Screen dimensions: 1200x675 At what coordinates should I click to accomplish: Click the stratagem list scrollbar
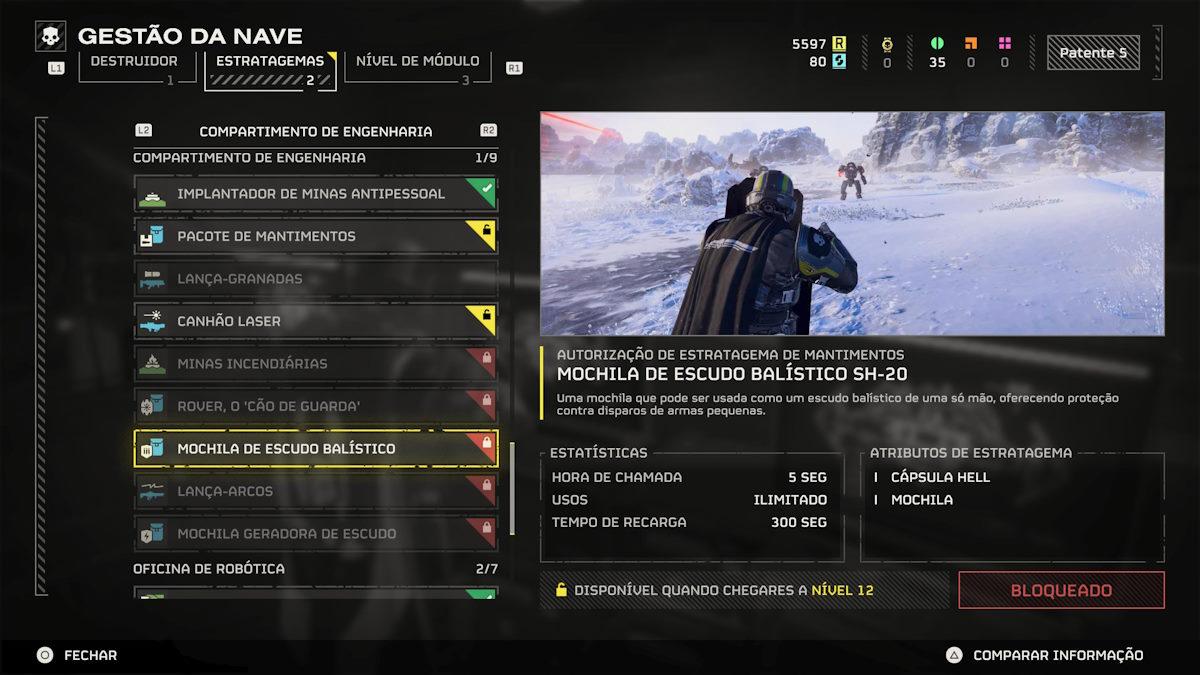513,490
